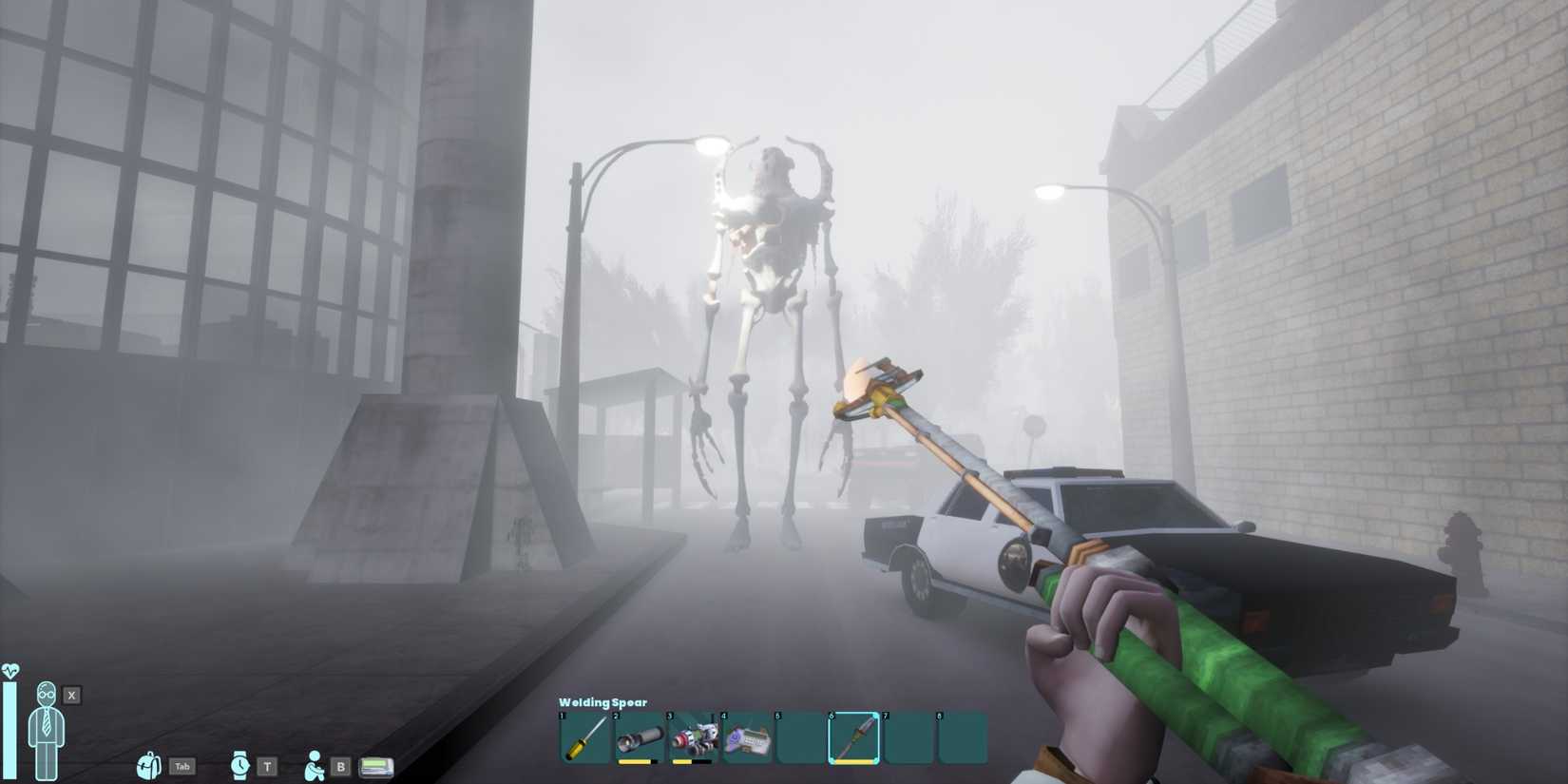Select the highlighted Welding Spear slot
This screenshot has height=784, width=1568.
point(854,738)
